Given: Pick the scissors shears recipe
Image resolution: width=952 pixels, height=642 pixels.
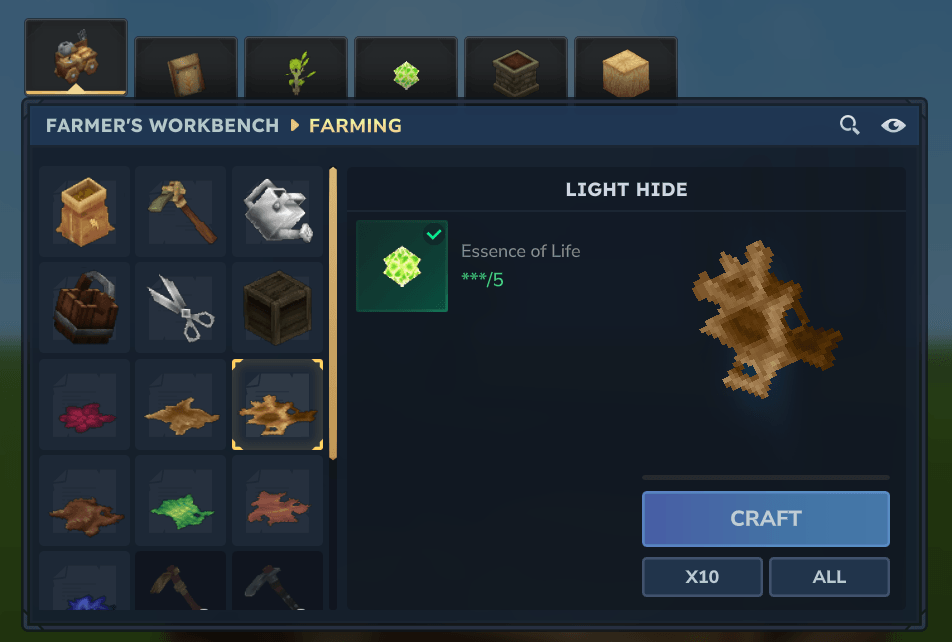Looking at the screenshot, I should (180, 309).
